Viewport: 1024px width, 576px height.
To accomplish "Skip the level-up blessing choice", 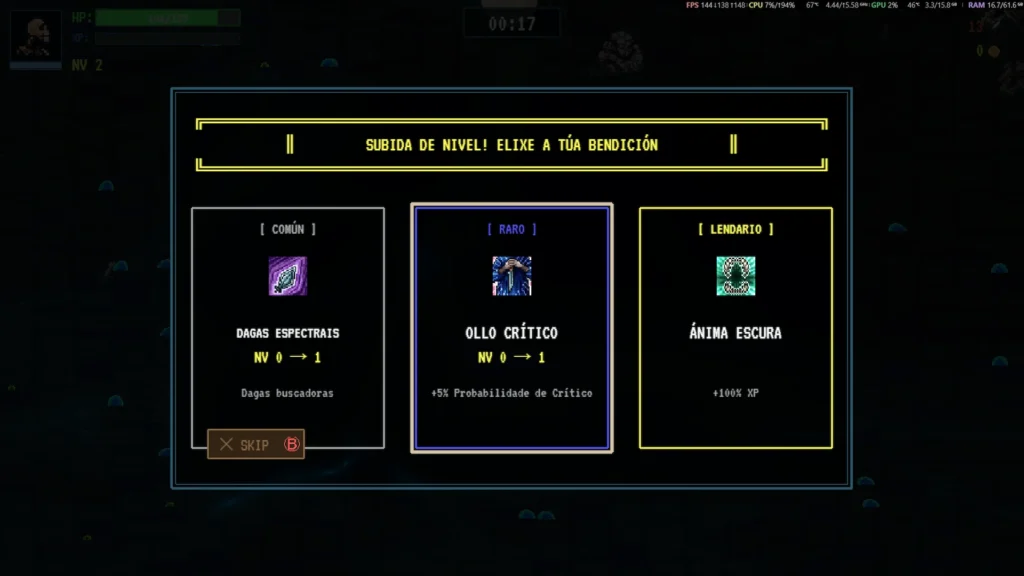I will tap(256, 444).
